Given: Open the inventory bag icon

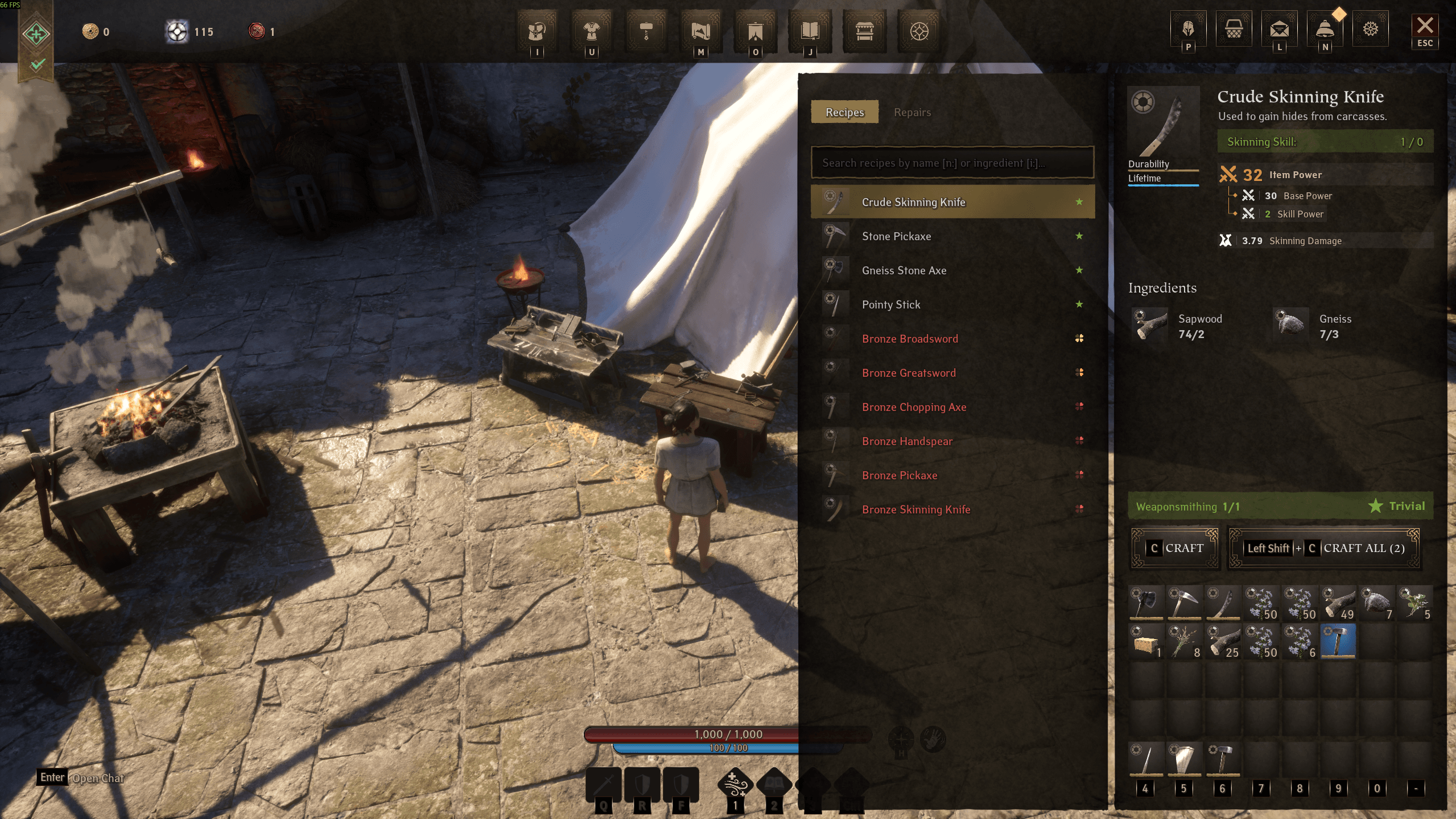Looking at the screenshot, I should [x=537, y=31].
